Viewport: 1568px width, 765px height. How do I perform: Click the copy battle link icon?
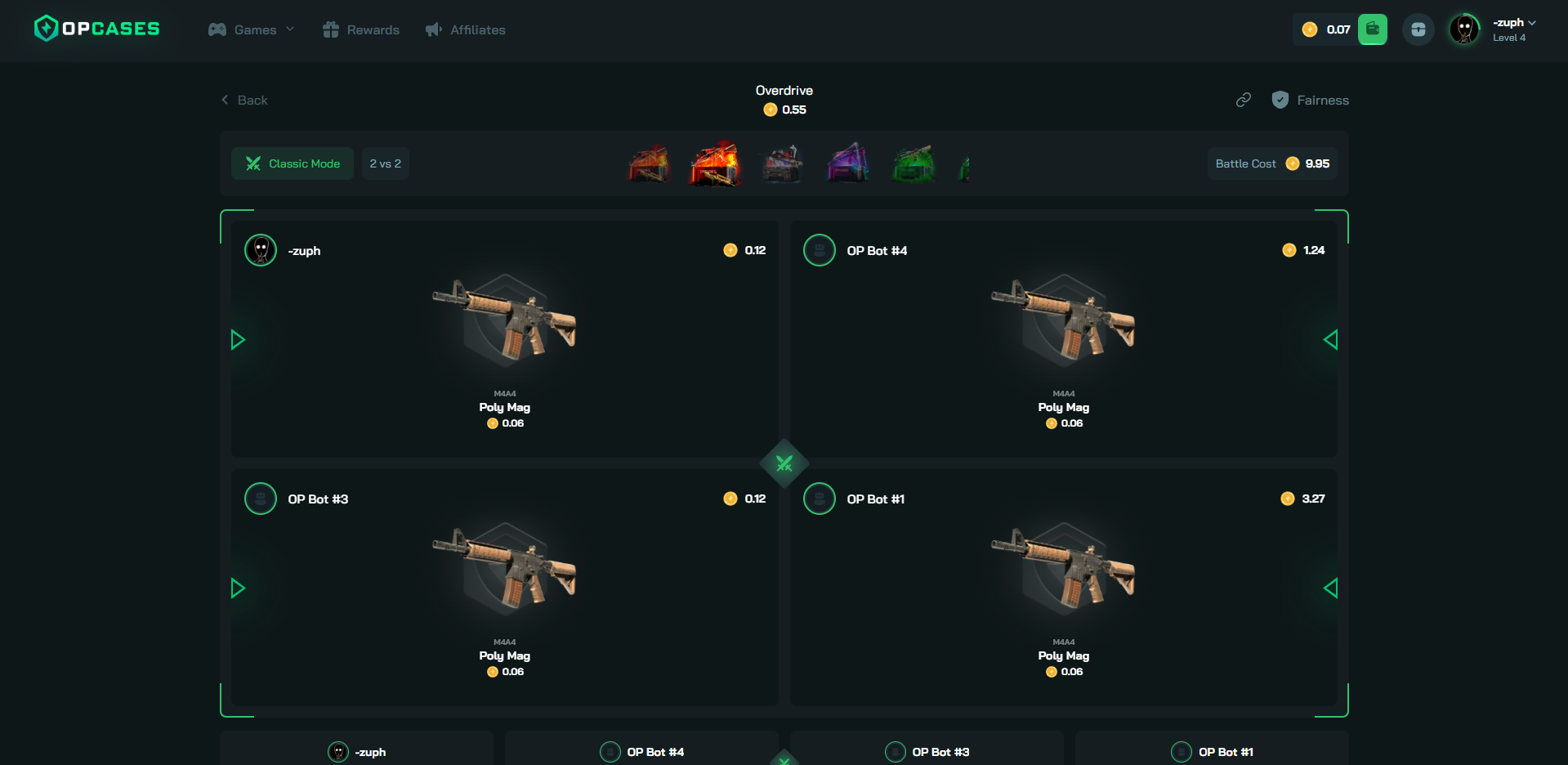click(1243, 100)
